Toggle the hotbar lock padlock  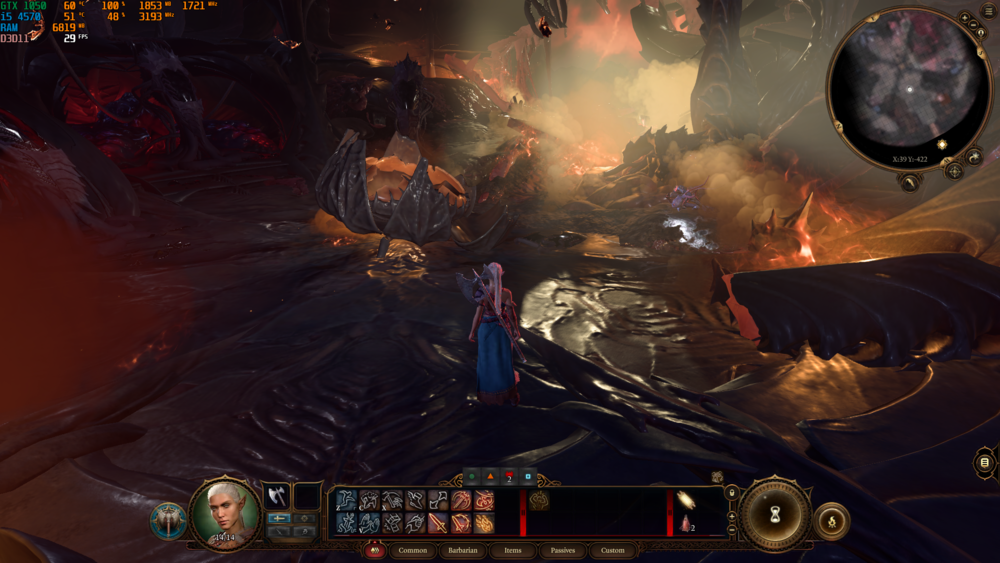(x=732, y=493)
